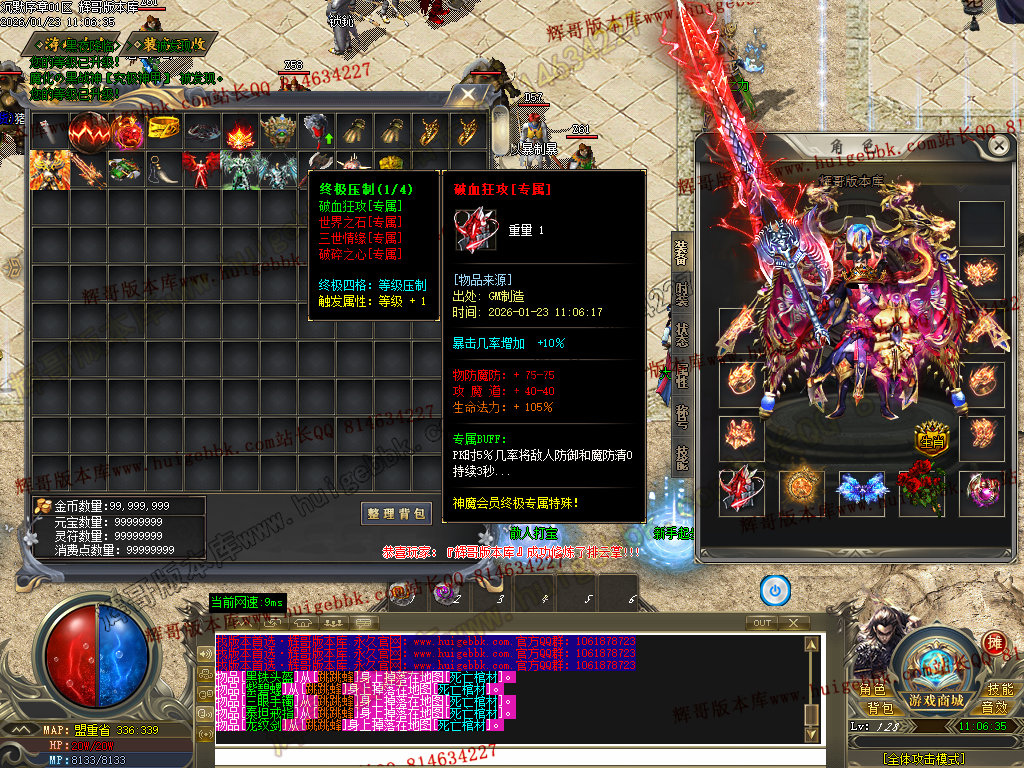Screen dimensions: 1024x768
Task: Open the 角色 character button in HUD
Action: (872, 690)
